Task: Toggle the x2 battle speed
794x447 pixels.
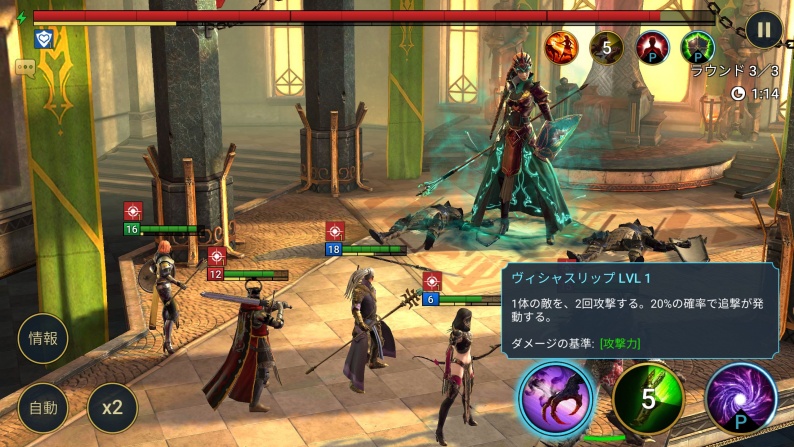Action: 112,407
